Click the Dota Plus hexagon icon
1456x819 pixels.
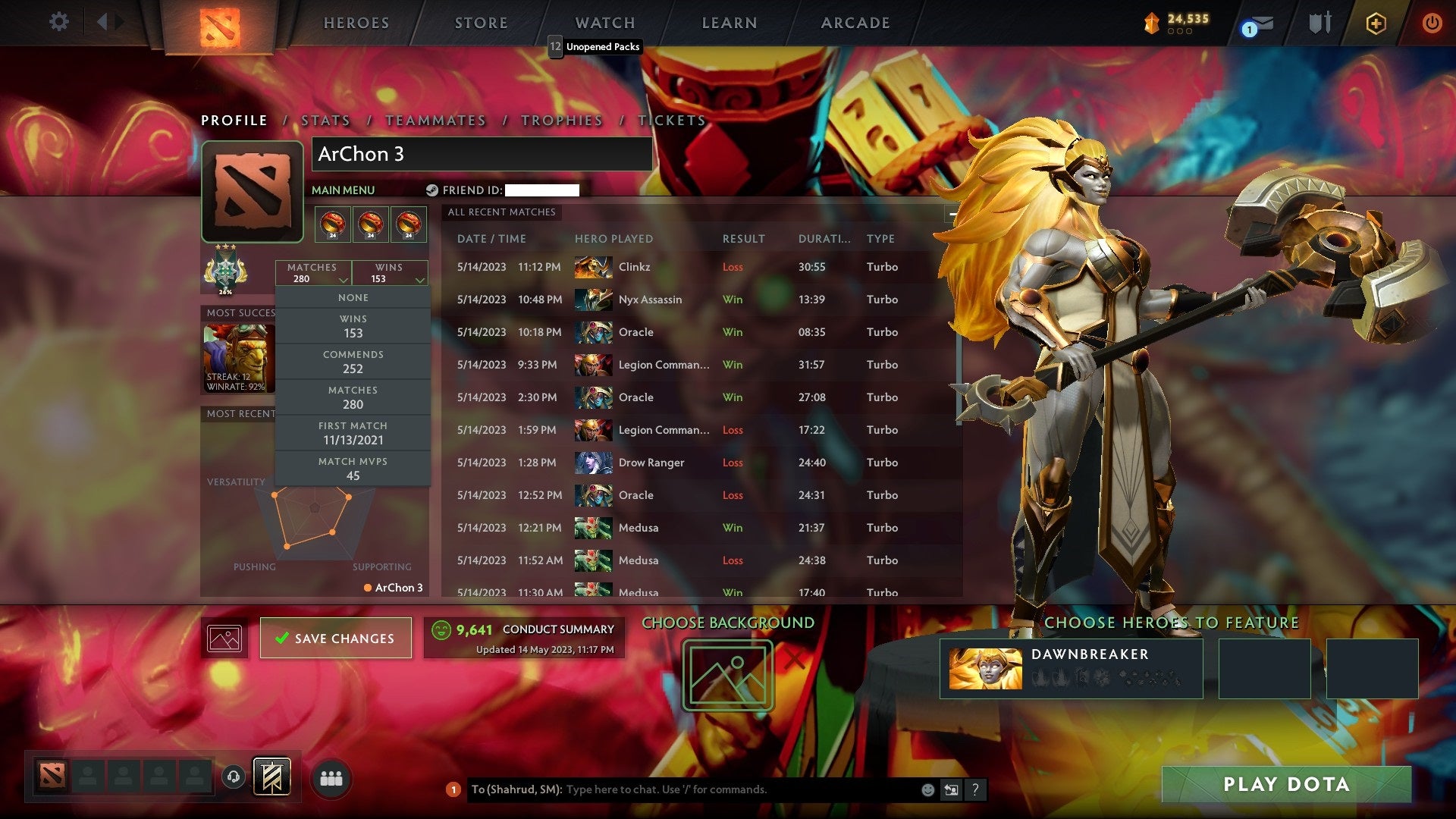pos(1377,23)
